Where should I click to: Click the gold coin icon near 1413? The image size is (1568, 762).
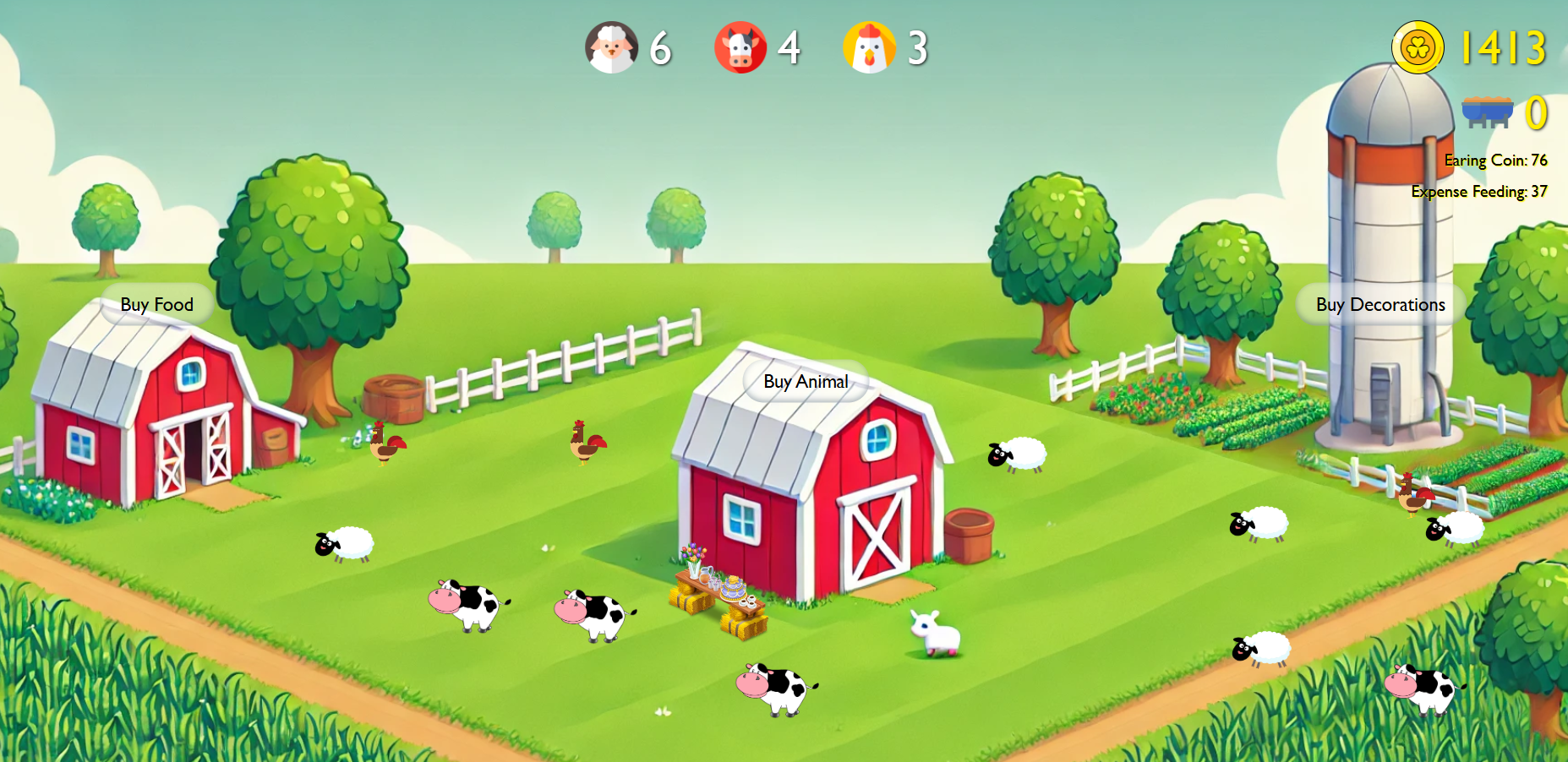[x=1419, y=48]
